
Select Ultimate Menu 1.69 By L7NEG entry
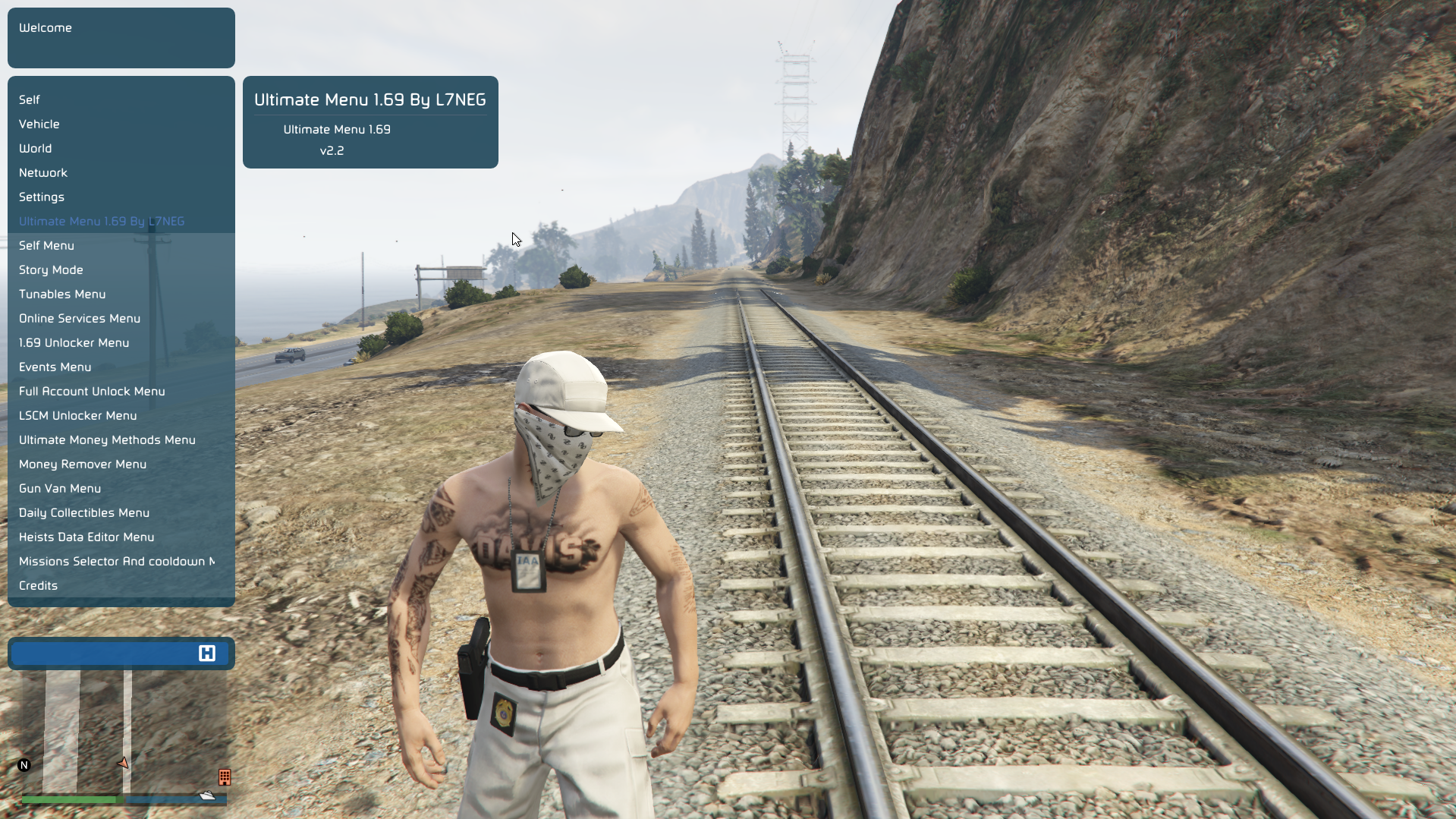point(102,221)
